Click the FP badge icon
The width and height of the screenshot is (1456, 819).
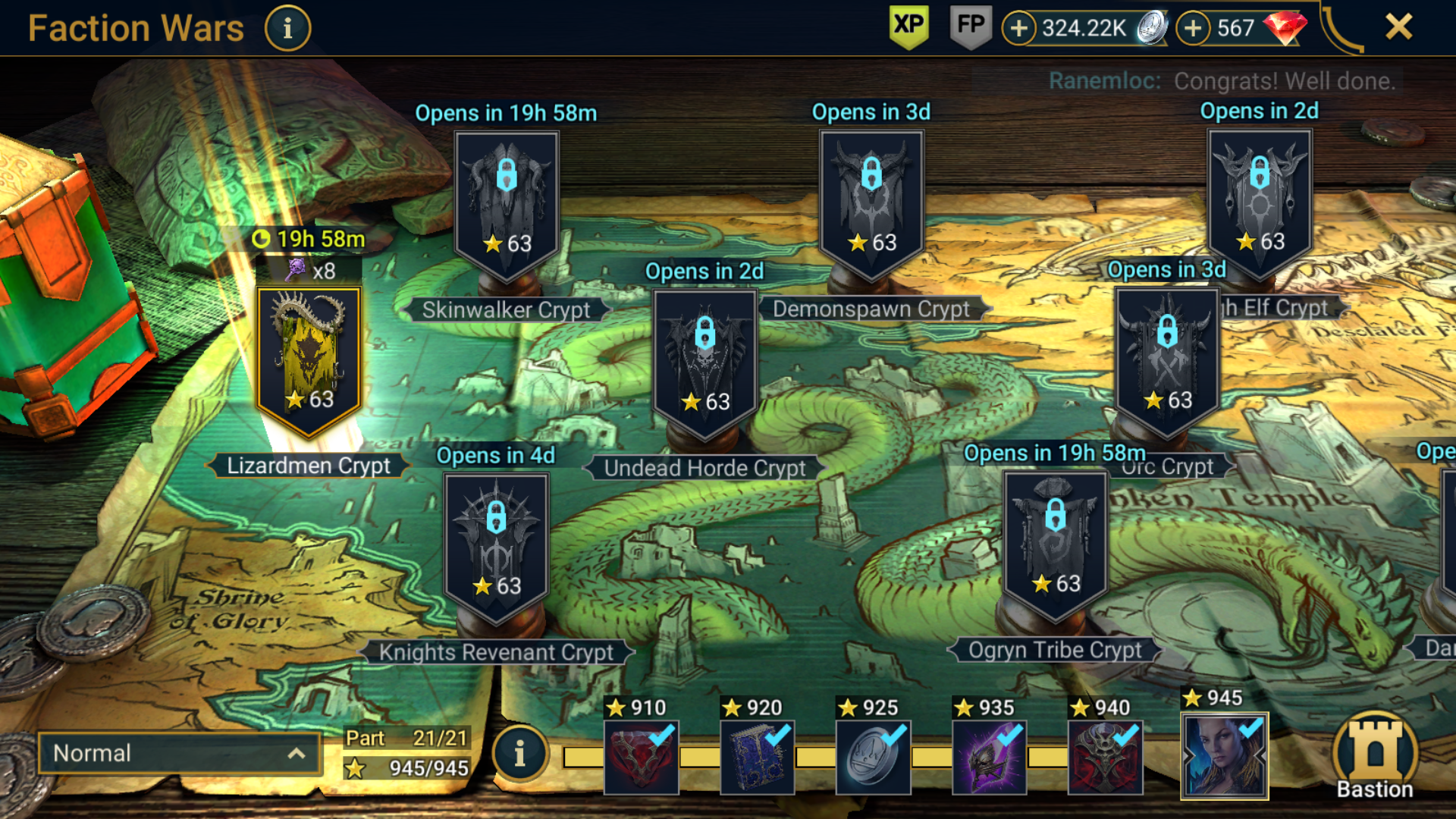971,27
